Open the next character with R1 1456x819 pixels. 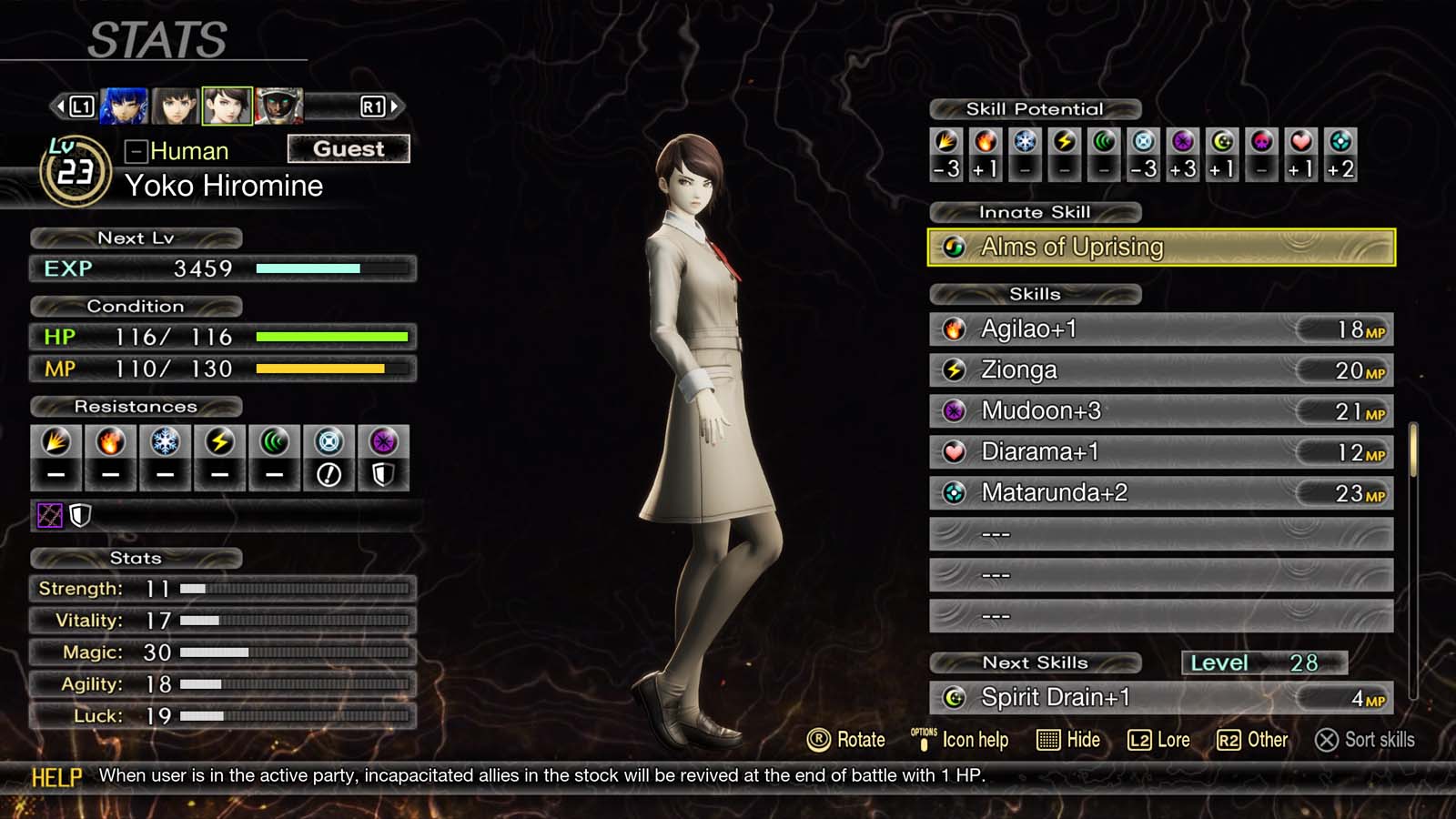375,106
